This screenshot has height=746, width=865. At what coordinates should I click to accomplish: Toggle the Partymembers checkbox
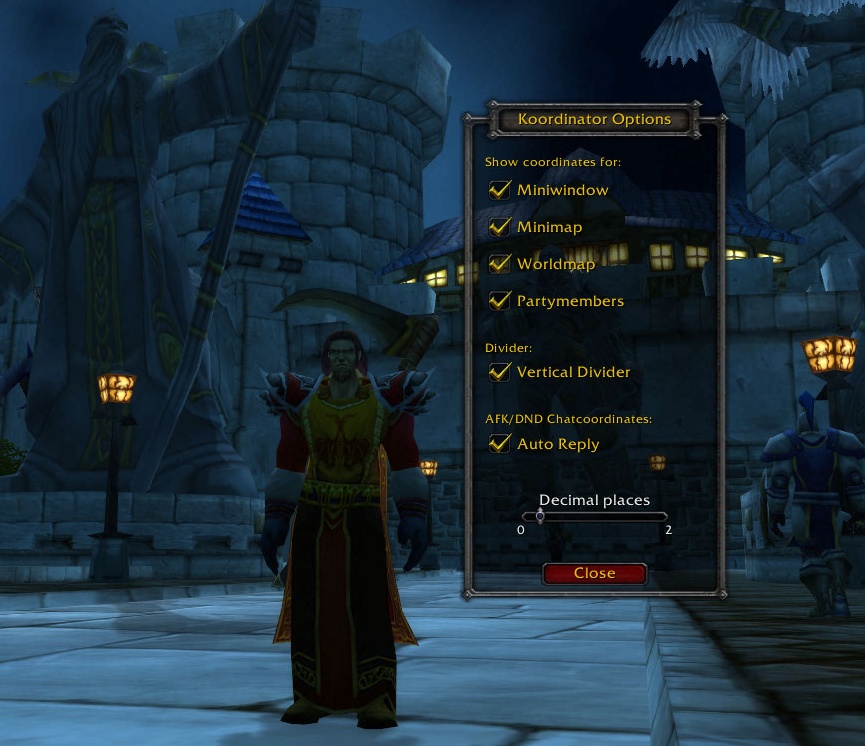[x=500, y=301]
